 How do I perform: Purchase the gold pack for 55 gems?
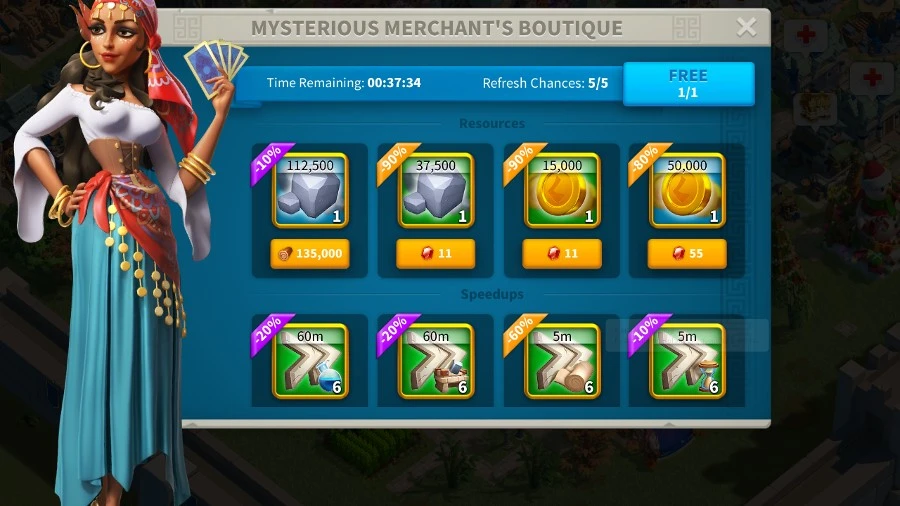[687, 254]
